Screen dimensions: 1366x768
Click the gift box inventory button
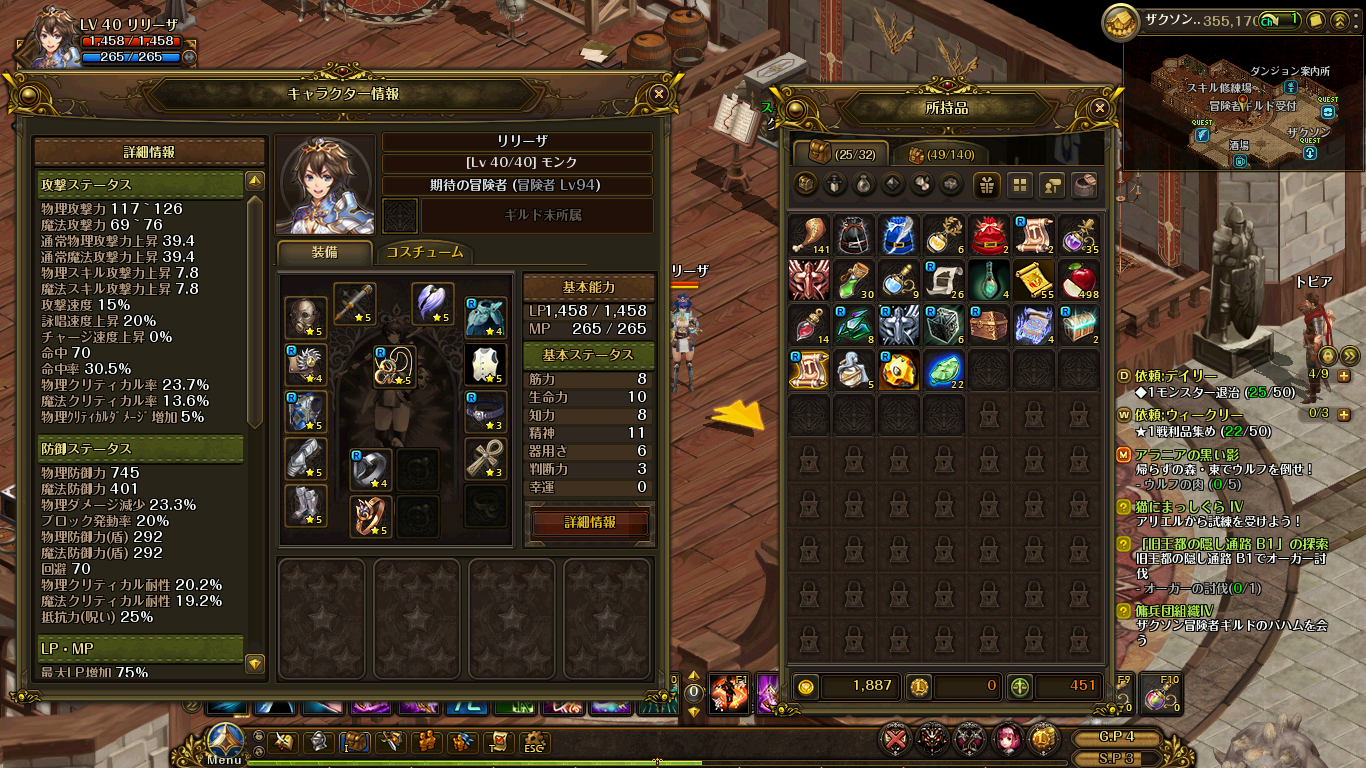pyautogui.click(x=987, y=184)
